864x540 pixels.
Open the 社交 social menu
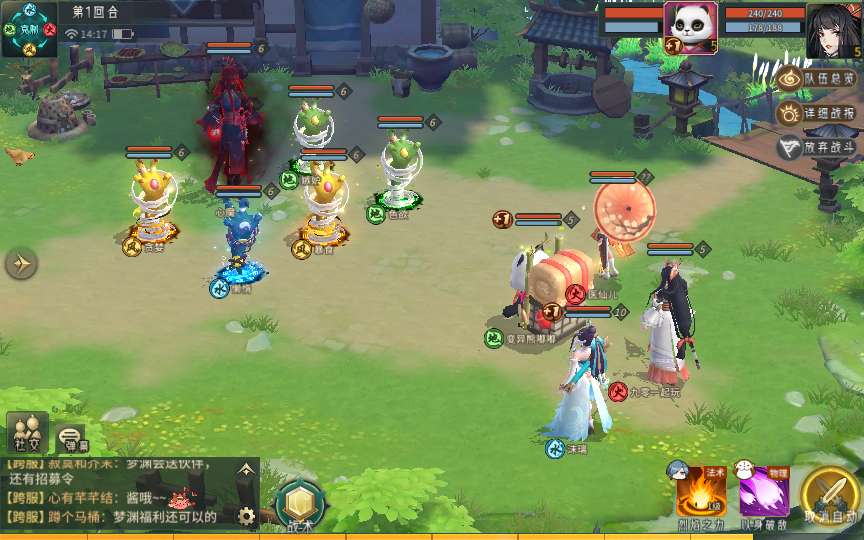pos(26,432)
